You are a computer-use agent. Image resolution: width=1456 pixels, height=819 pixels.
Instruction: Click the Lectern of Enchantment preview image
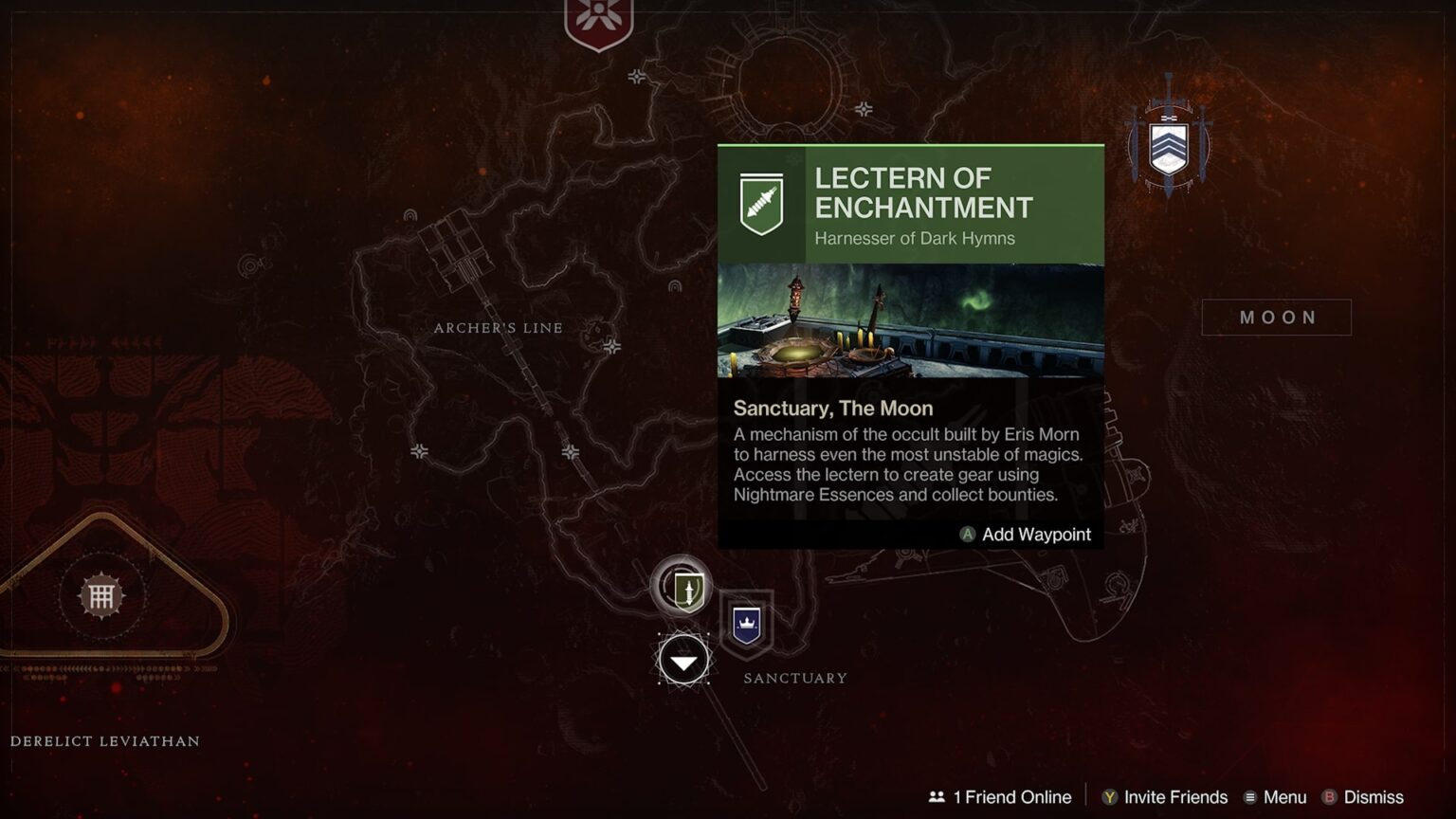(910, 320)
